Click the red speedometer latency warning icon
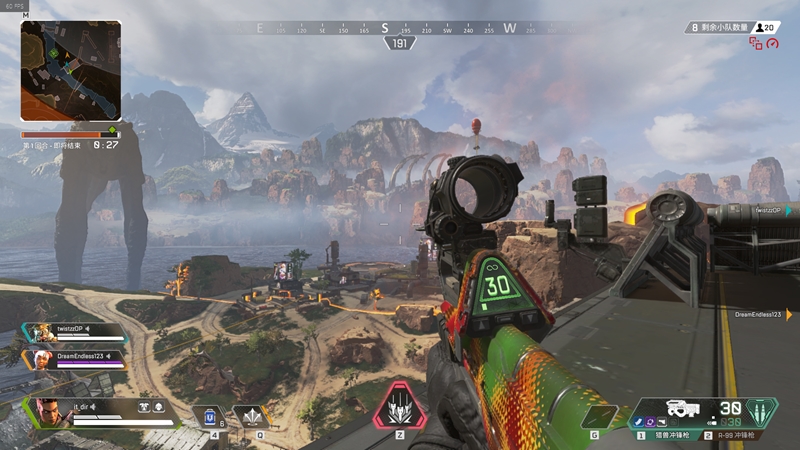800x450 pixels. 772,44
